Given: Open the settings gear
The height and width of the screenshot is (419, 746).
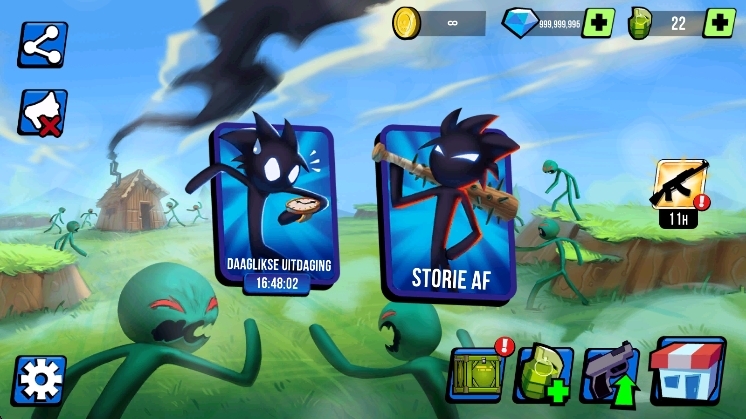Looking at the screenshot, I should click(41, 379).
